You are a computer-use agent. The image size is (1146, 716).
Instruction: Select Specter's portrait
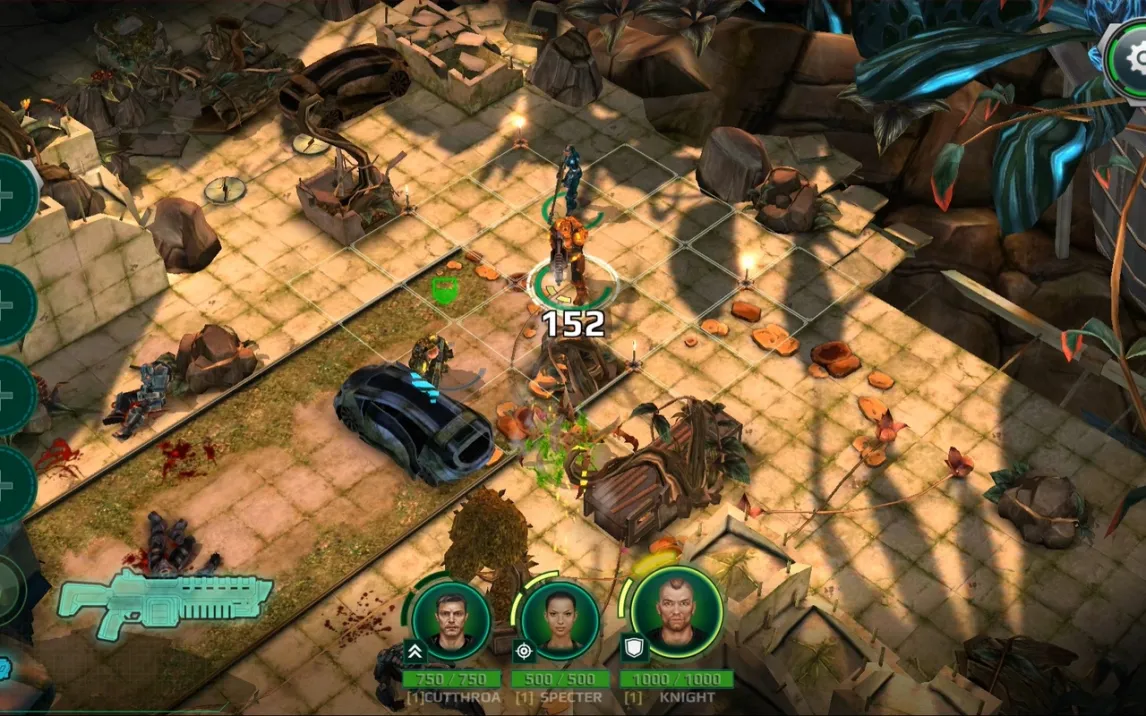[559, 620]
